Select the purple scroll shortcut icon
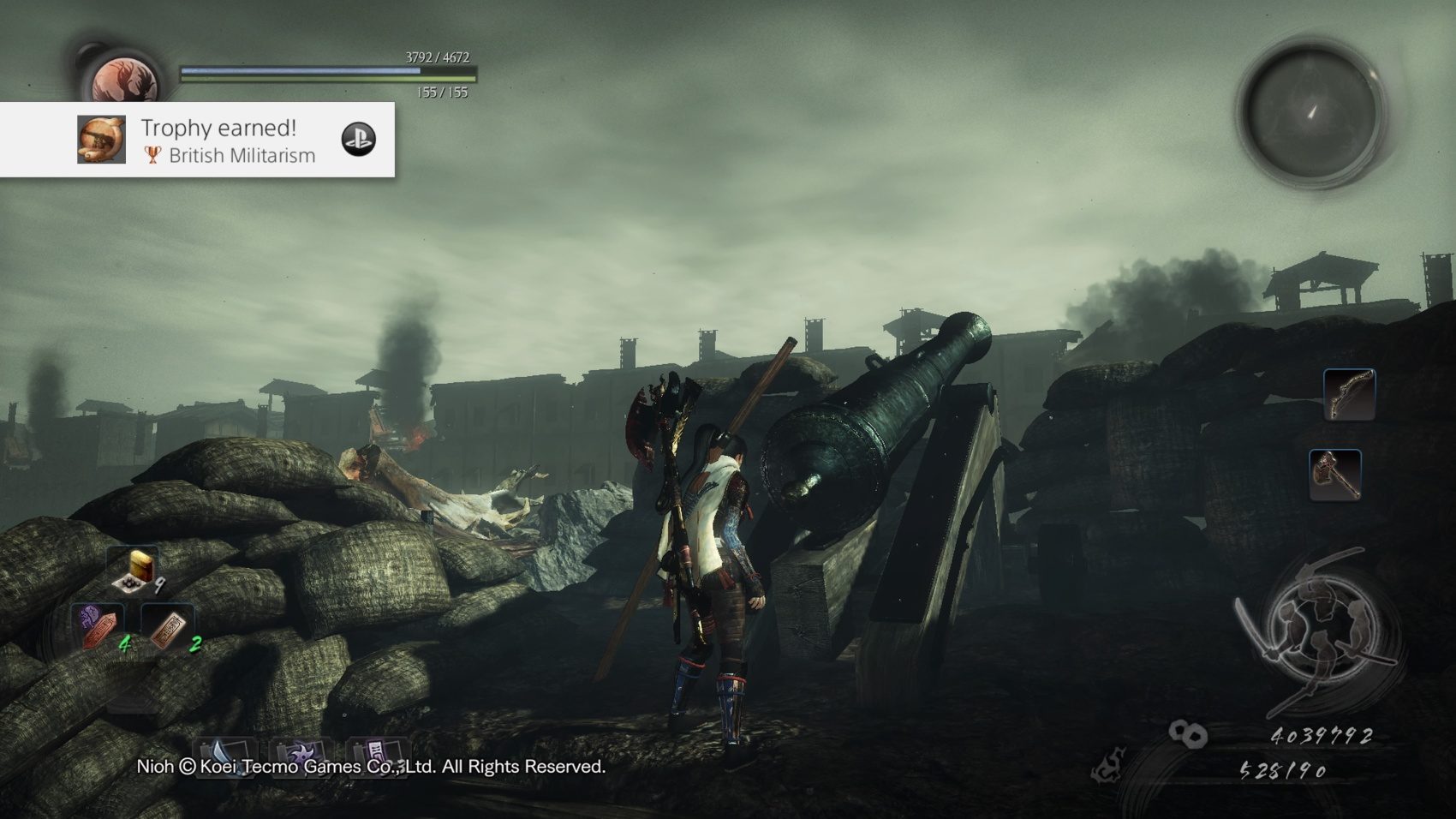 (375, 752)
